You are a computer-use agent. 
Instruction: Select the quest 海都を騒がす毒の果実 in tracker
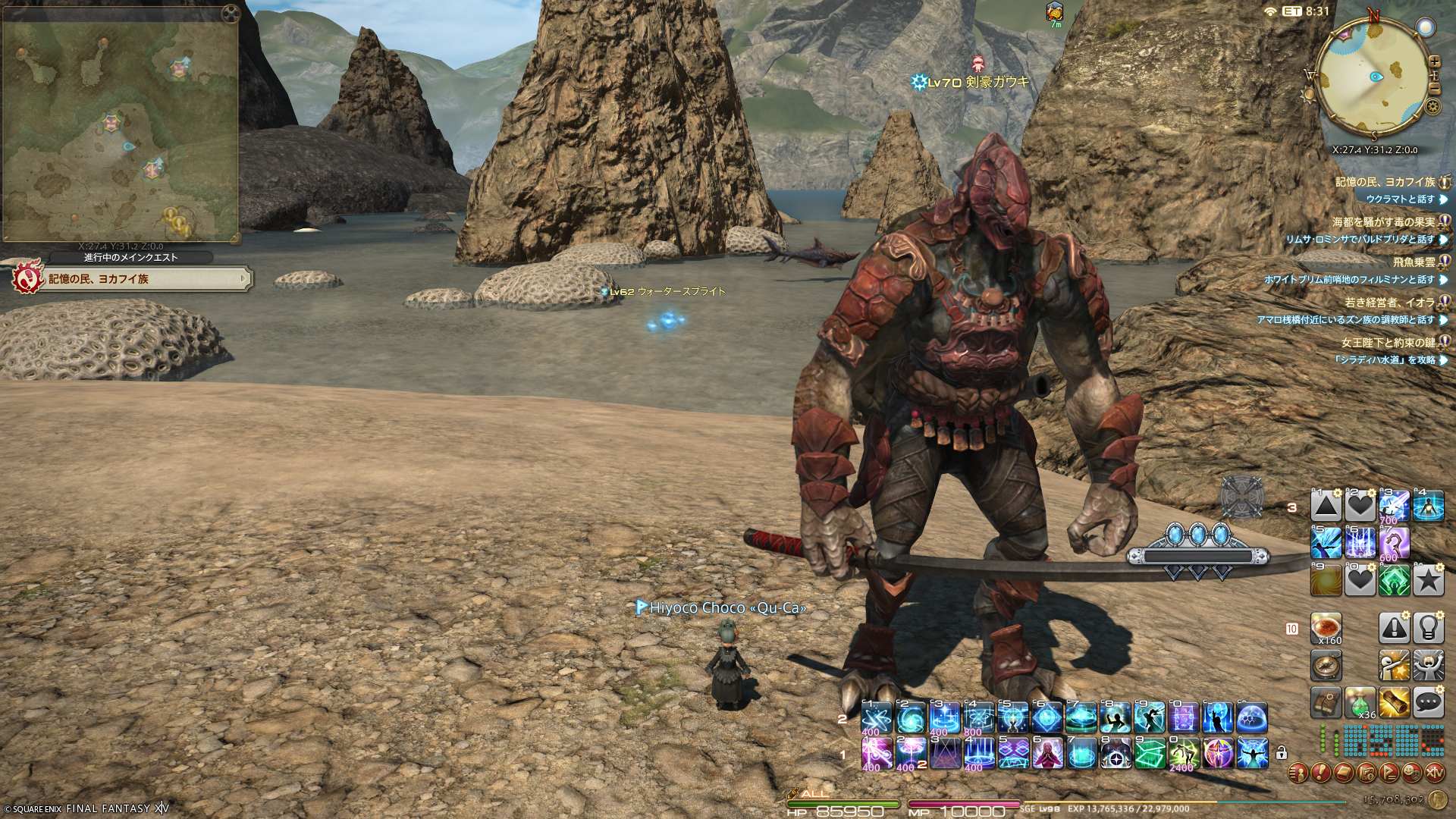click(1383, 222)
